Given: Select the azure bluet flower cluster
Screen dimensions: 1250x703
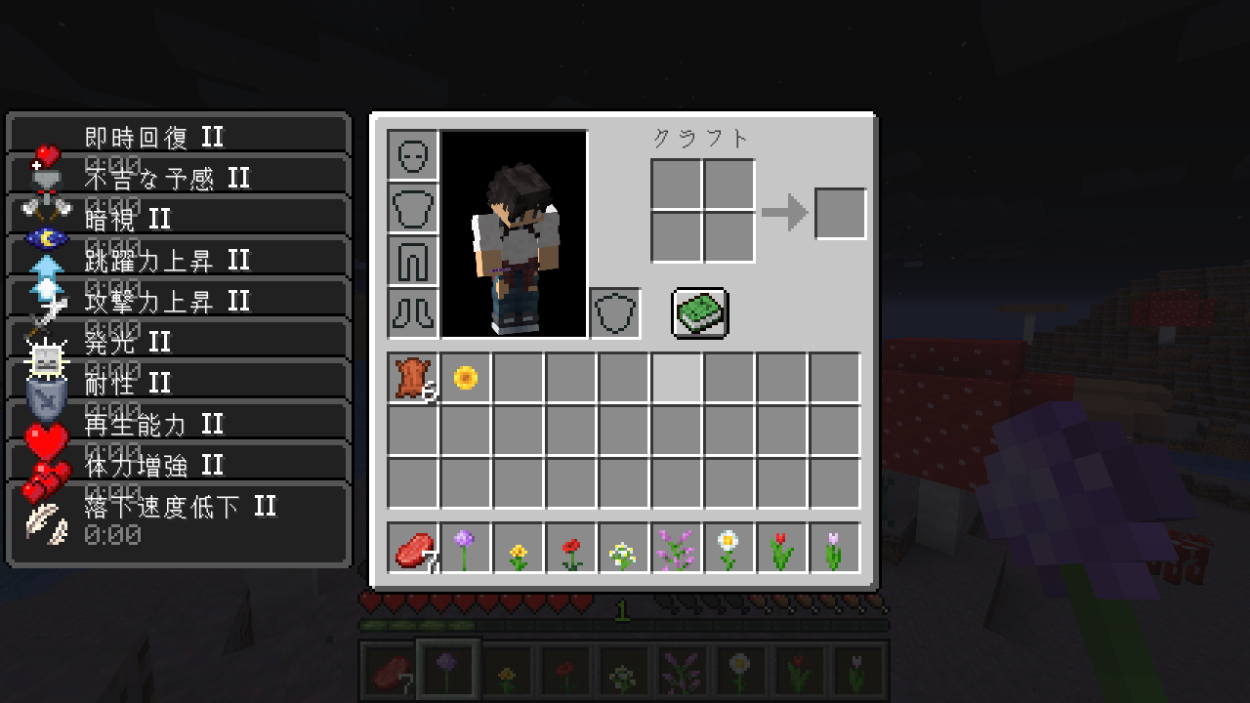Looking at the screenshot, I should click(x=623, y=548).
